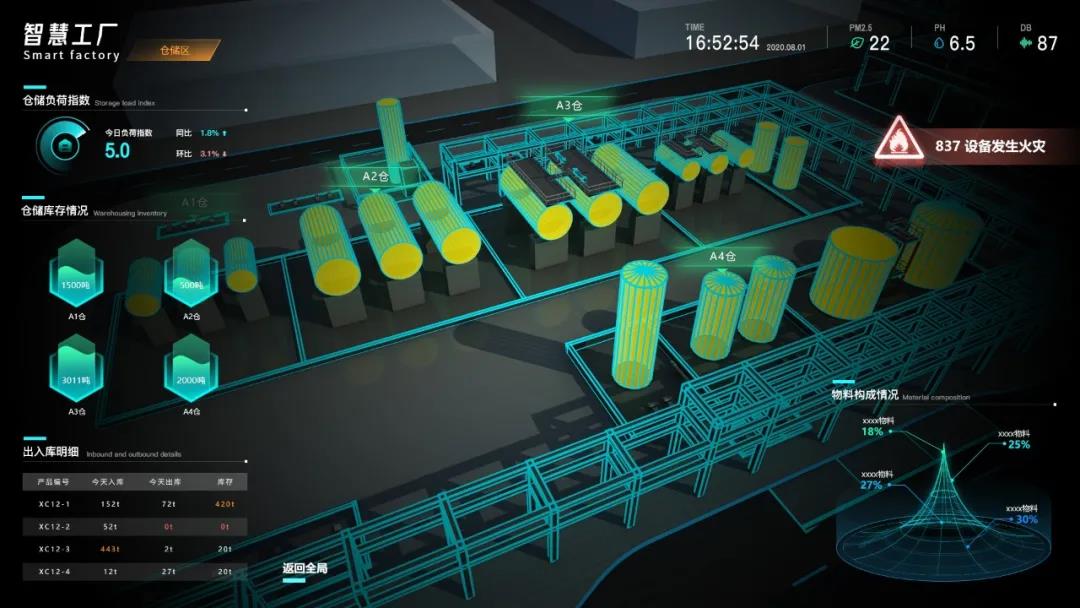Choose the XC12-4 product row

[x=134, y=572]
